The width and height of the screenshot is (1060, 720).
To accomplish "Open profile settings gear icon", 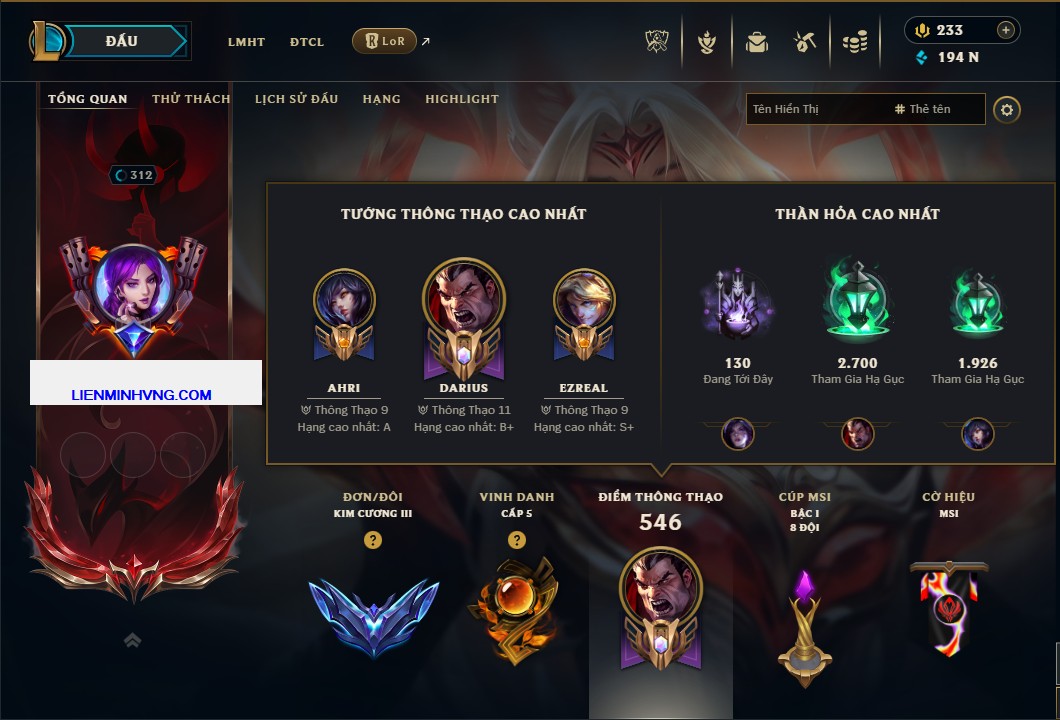I will click(1007, 109).
